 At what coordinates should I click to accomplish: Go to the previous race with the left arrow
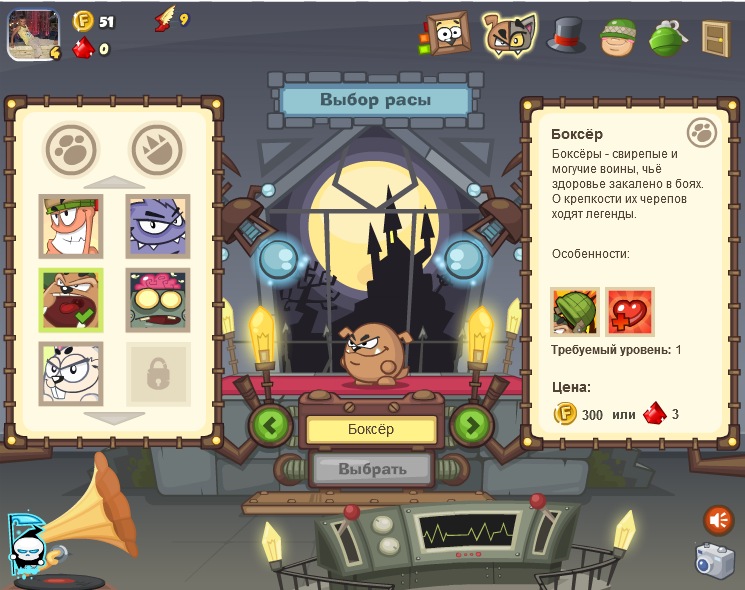(270, 425)
